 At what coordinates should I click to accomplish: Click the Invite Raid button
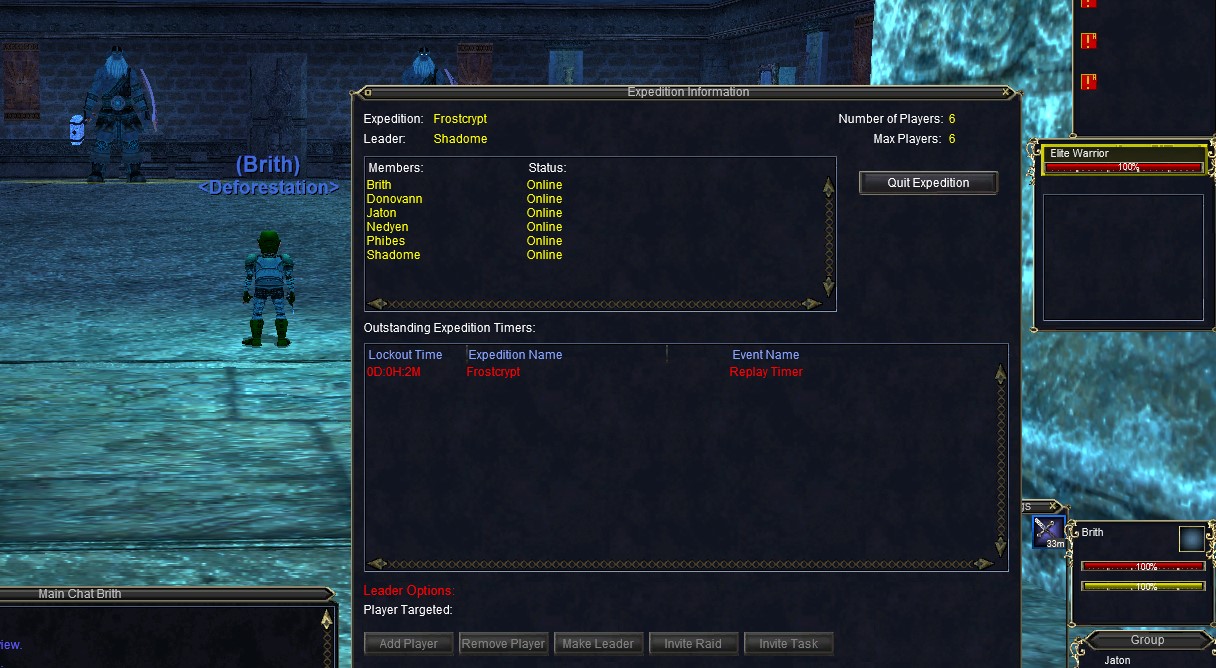click(693, 644)
